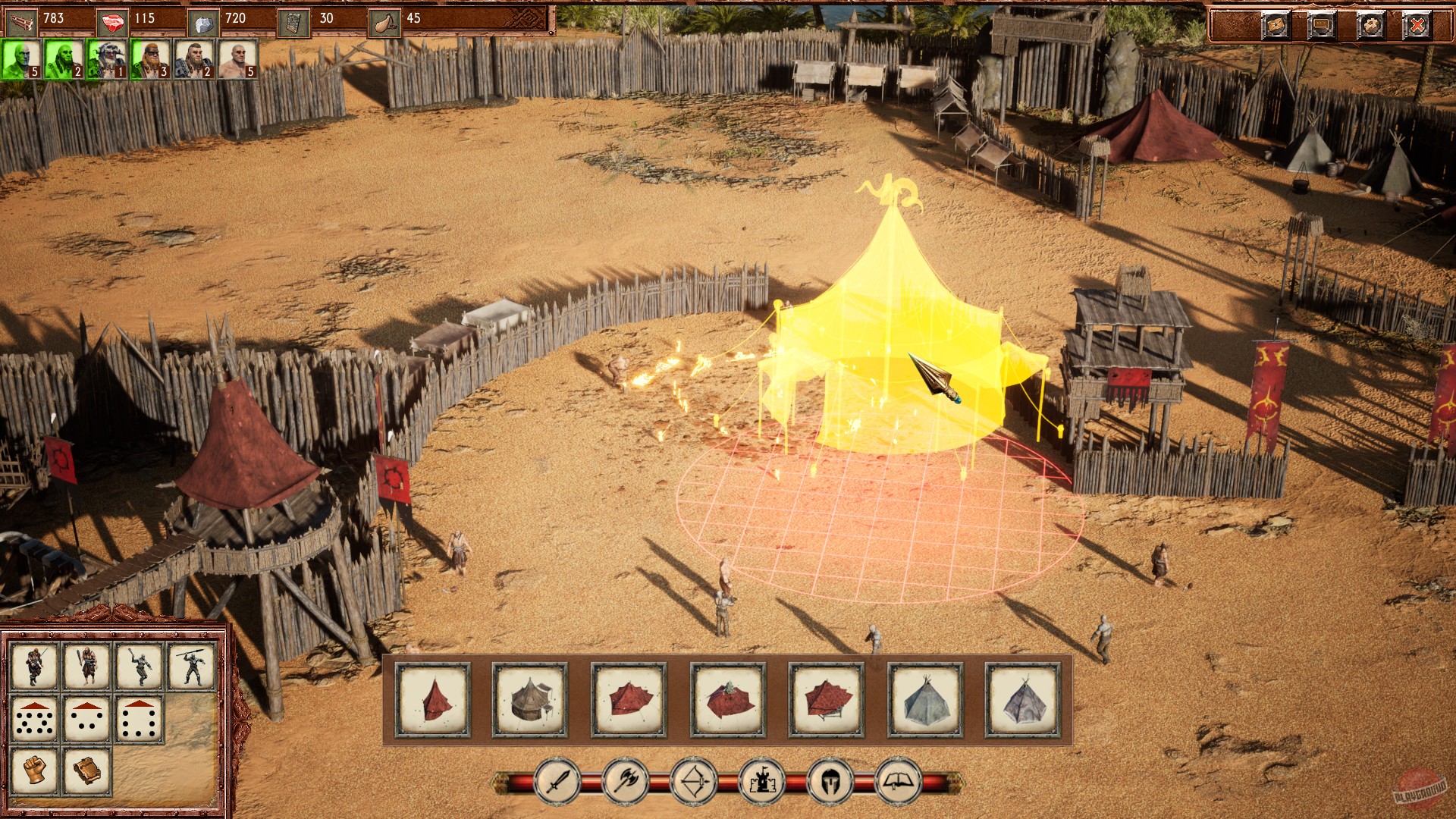This screenshot has width=1456, height=819.
Task: Open the battle axe units category
Action: pyautogui.click(x=626, y=784)
